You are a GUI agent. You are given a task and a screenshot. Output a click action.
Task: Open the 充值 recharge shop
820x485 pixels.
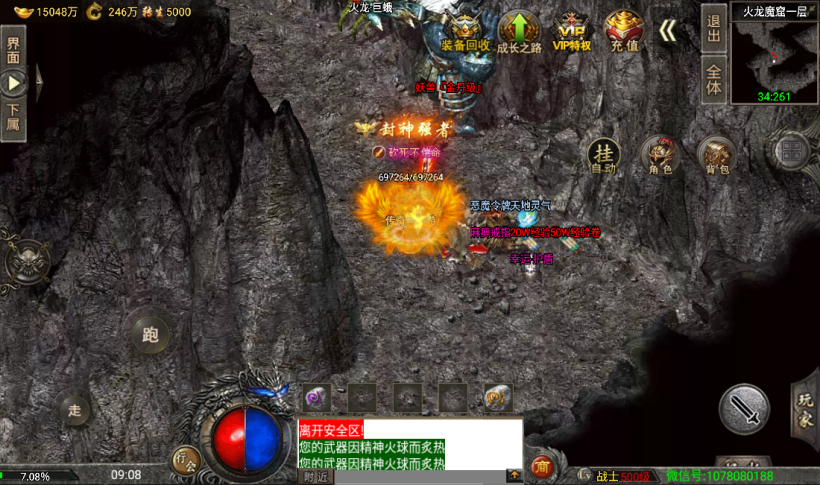624,31
